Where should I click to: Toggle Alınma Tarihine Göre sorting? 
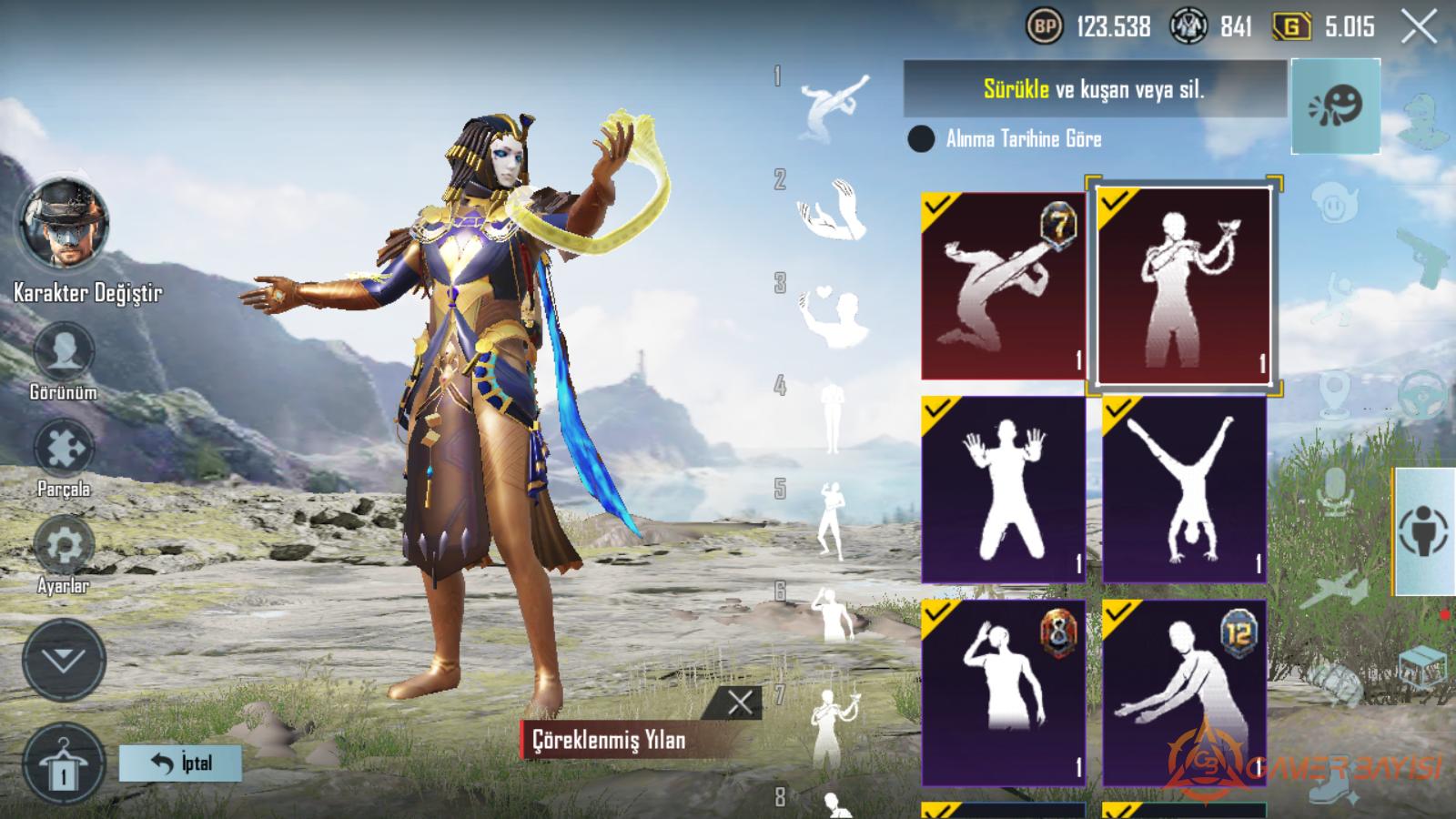921,139
